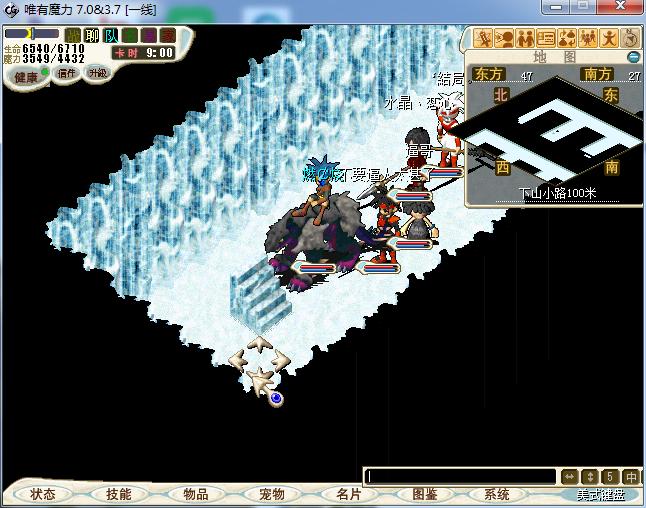Toggle the 聊 chat switch
The image size is (646, 508).
click(x=92, y=35)
